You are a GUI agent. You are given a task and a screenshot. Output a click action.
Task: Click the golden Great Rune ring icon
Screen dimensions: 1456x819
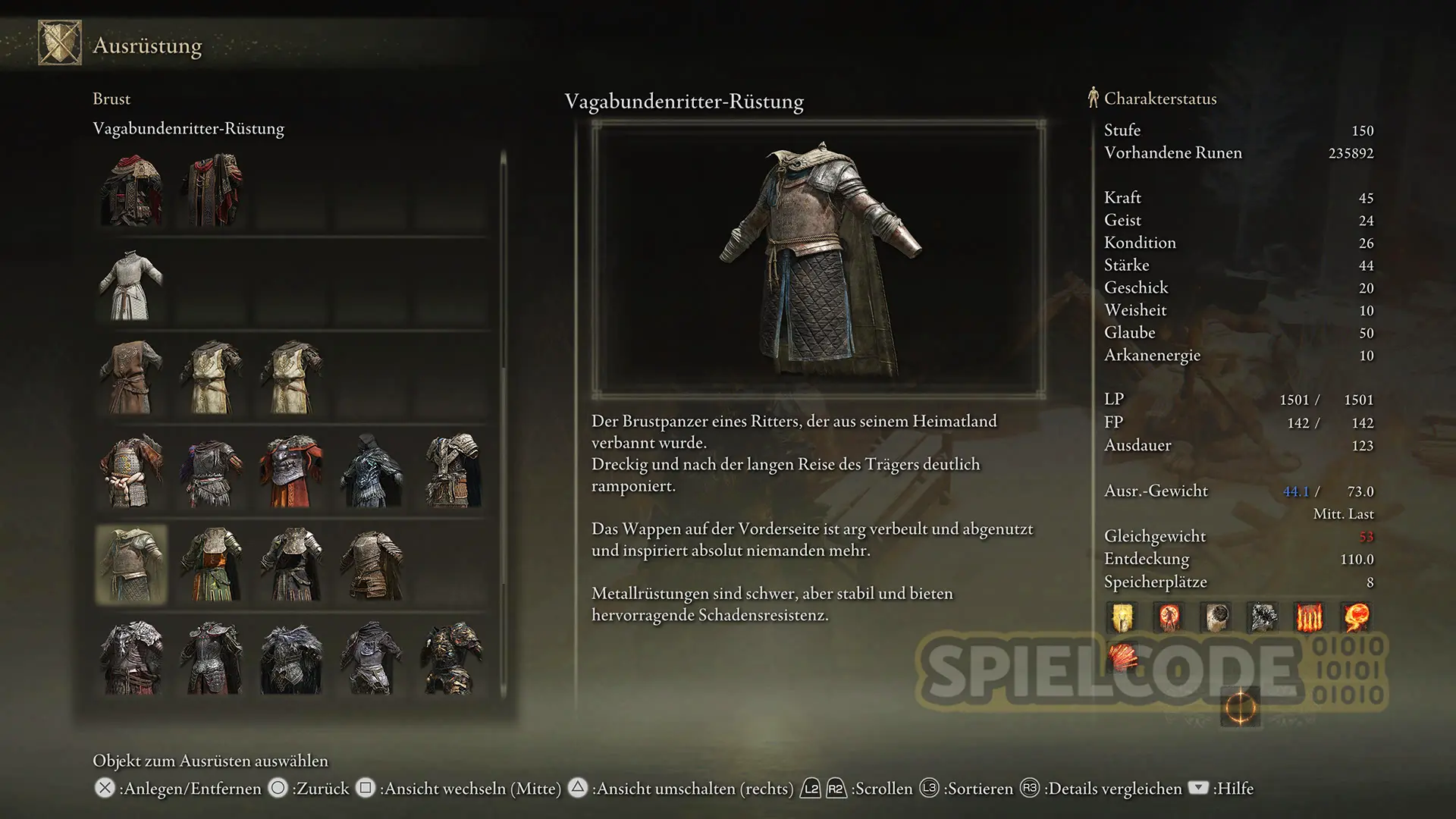click(1240, 708)
